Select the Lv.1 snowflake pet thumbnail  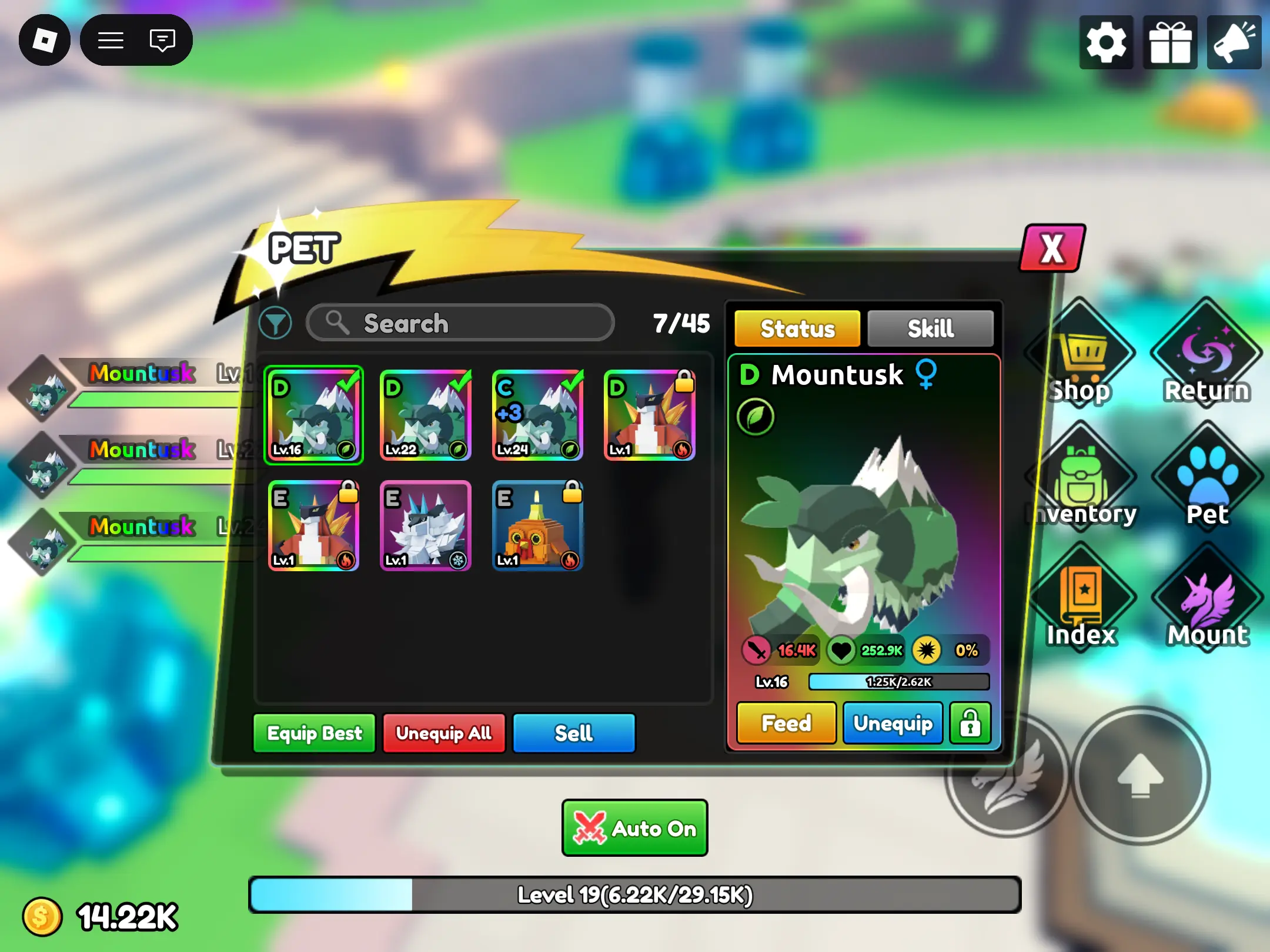tap(425, 527)
